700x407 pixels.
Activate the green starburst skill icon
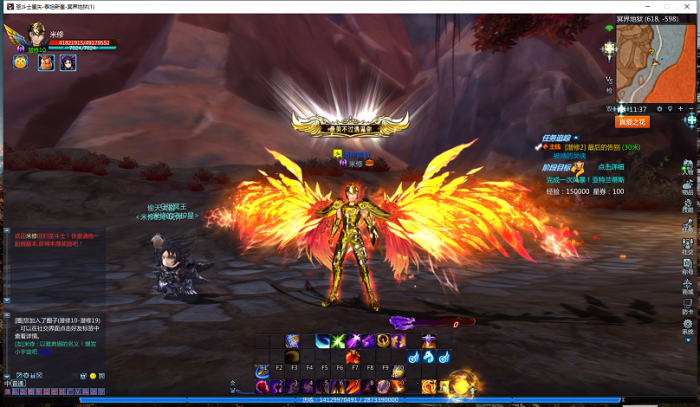point(340,341)
